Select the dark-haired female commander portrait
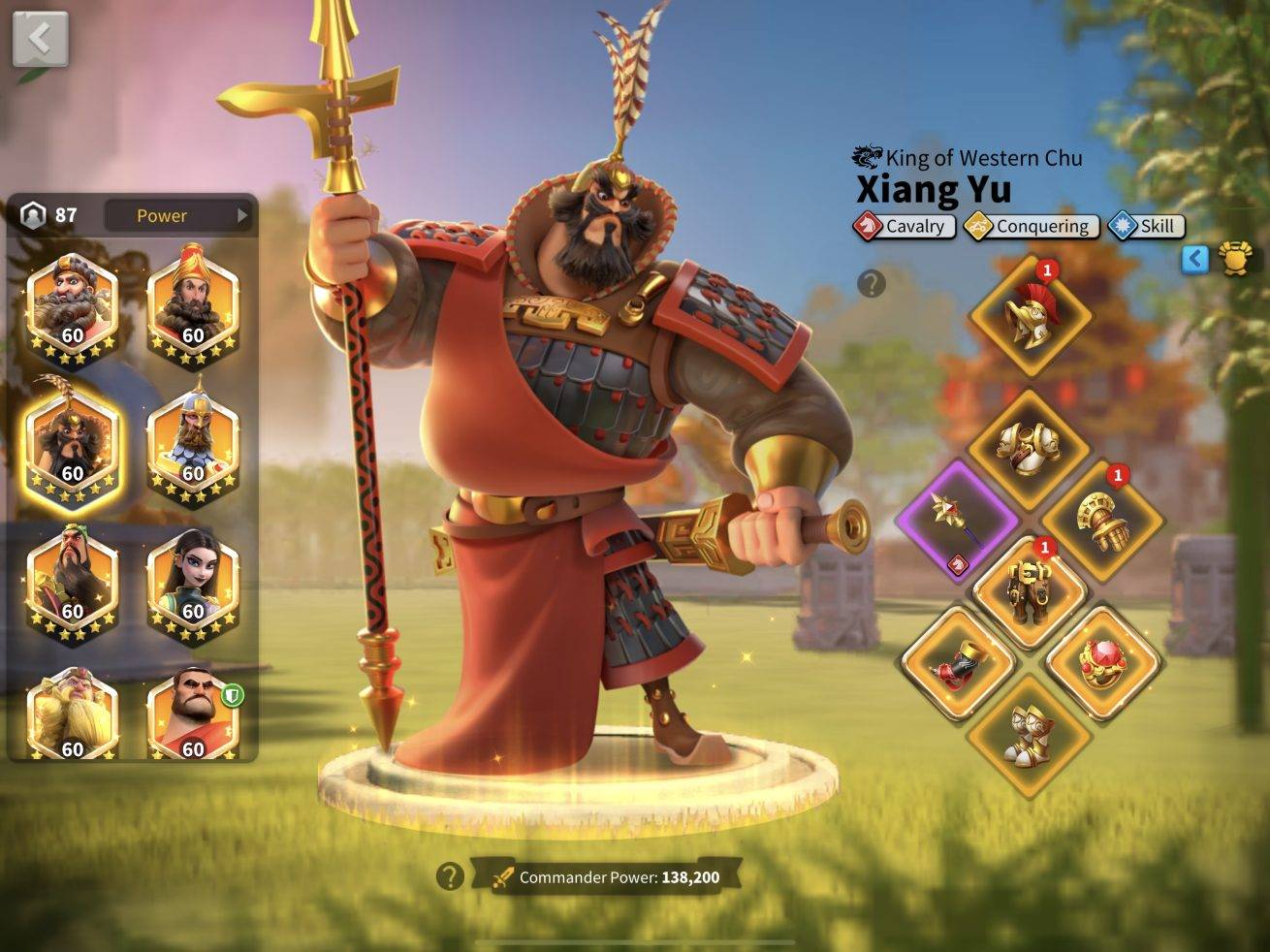This screenshot has width=1270, height=952. 193,582
